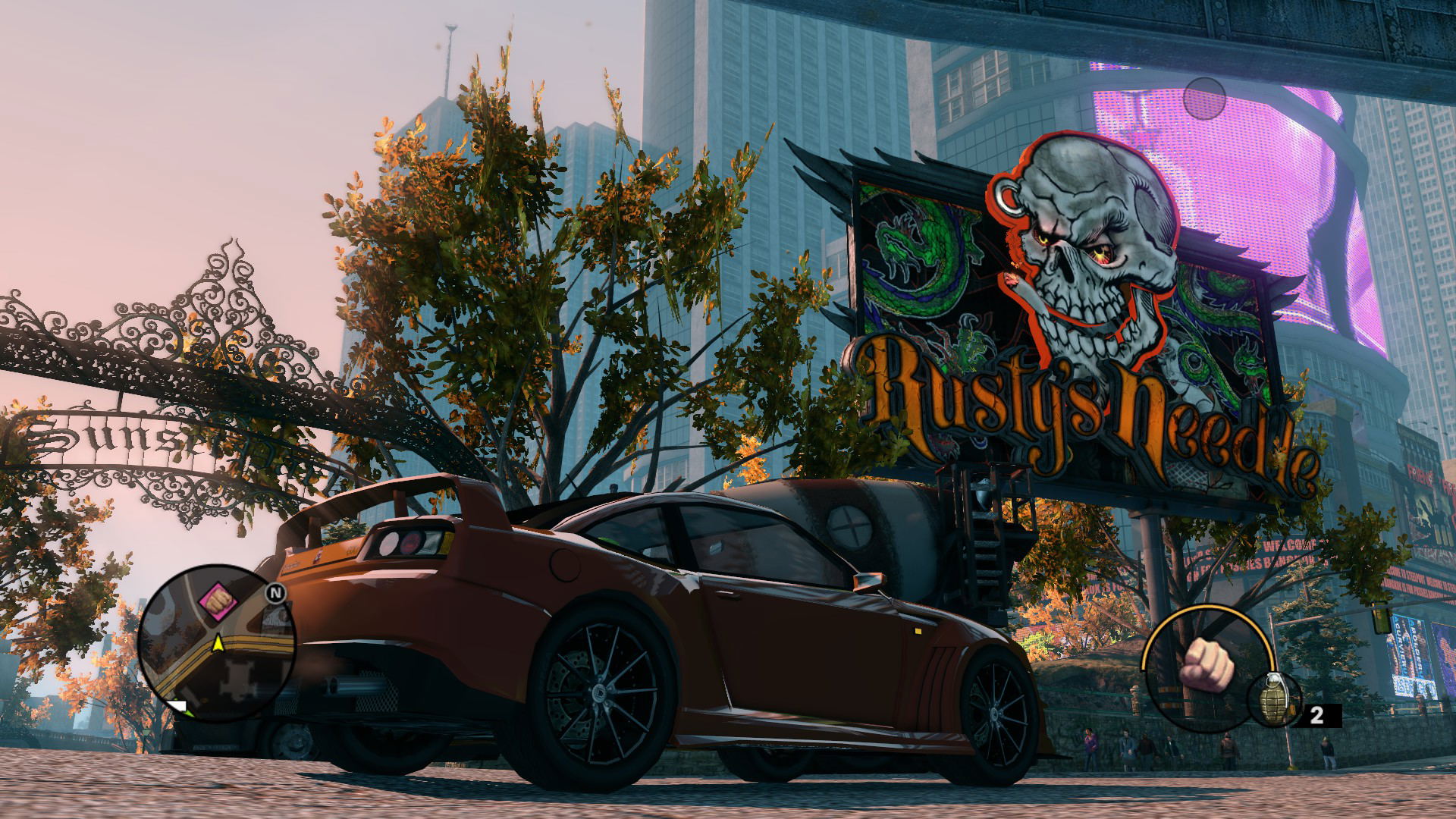Click the yellow player arrow on minimap
This screenshot has height=819, width=1456.
(218, 644)
